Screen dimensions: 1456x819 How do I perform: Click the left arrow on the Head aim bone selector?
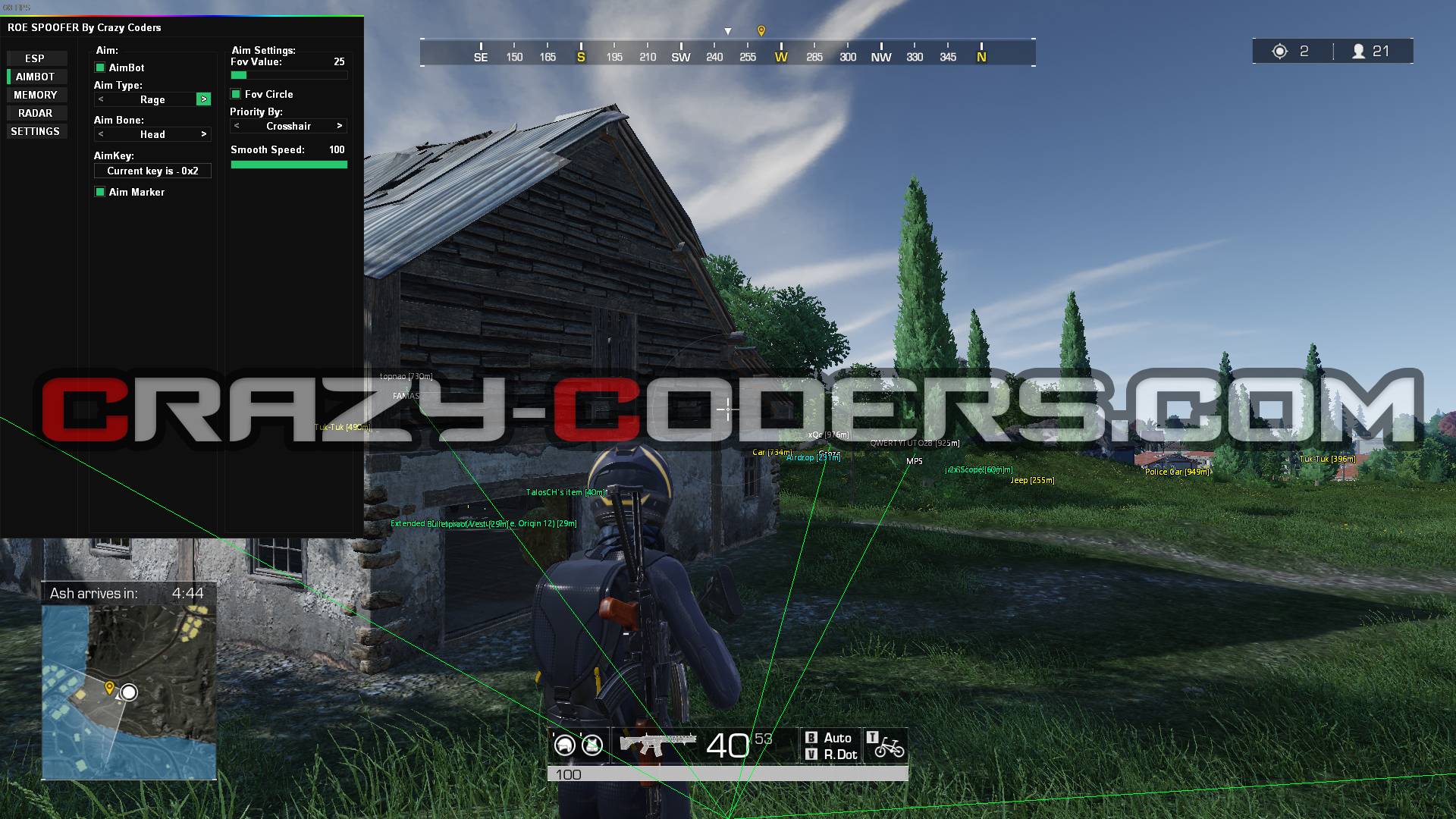tap(99, 134)
